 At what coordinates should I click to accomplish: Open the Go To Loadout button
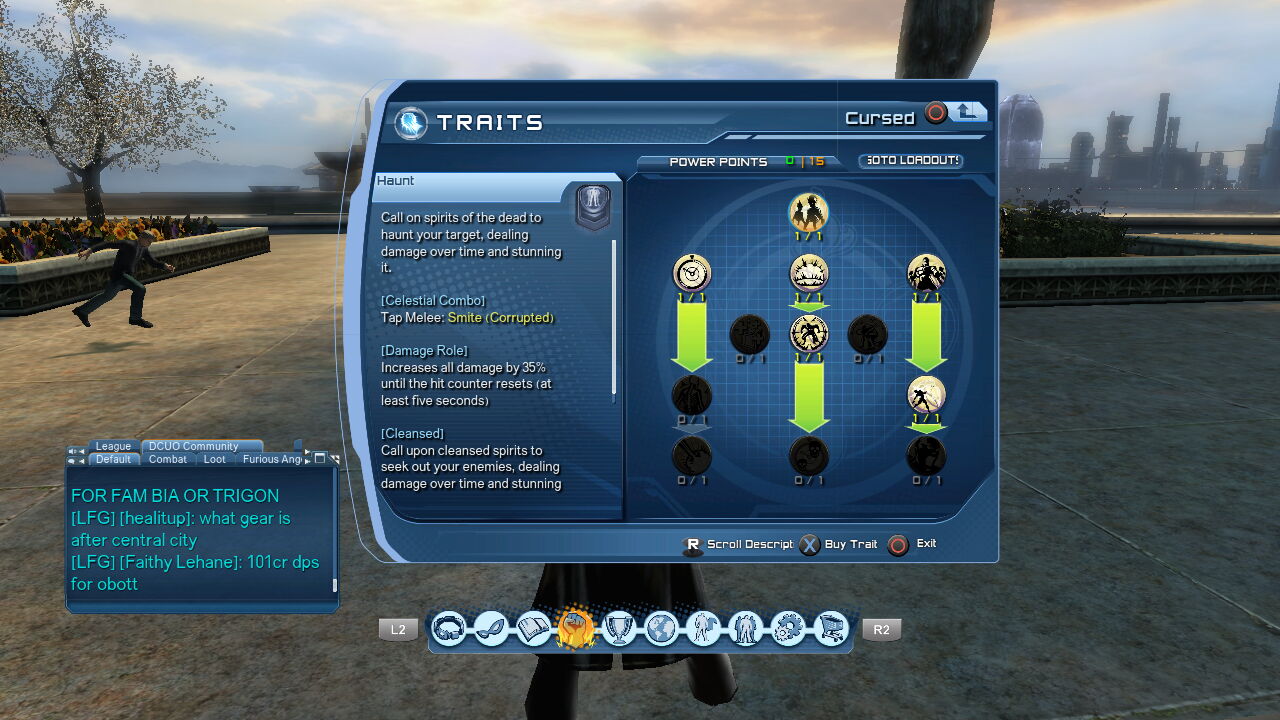(911, 161)
